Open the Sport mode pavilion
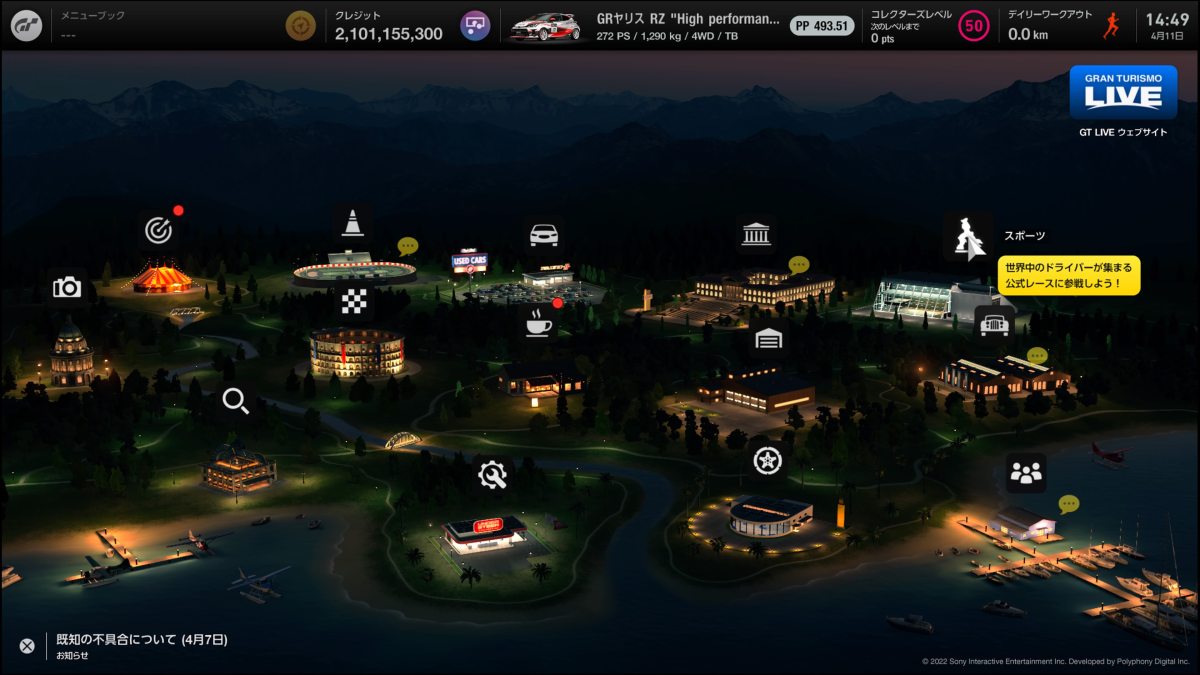Image resolution: width=1200 pixels, height=675 pixels. click(x=967, y=238)
